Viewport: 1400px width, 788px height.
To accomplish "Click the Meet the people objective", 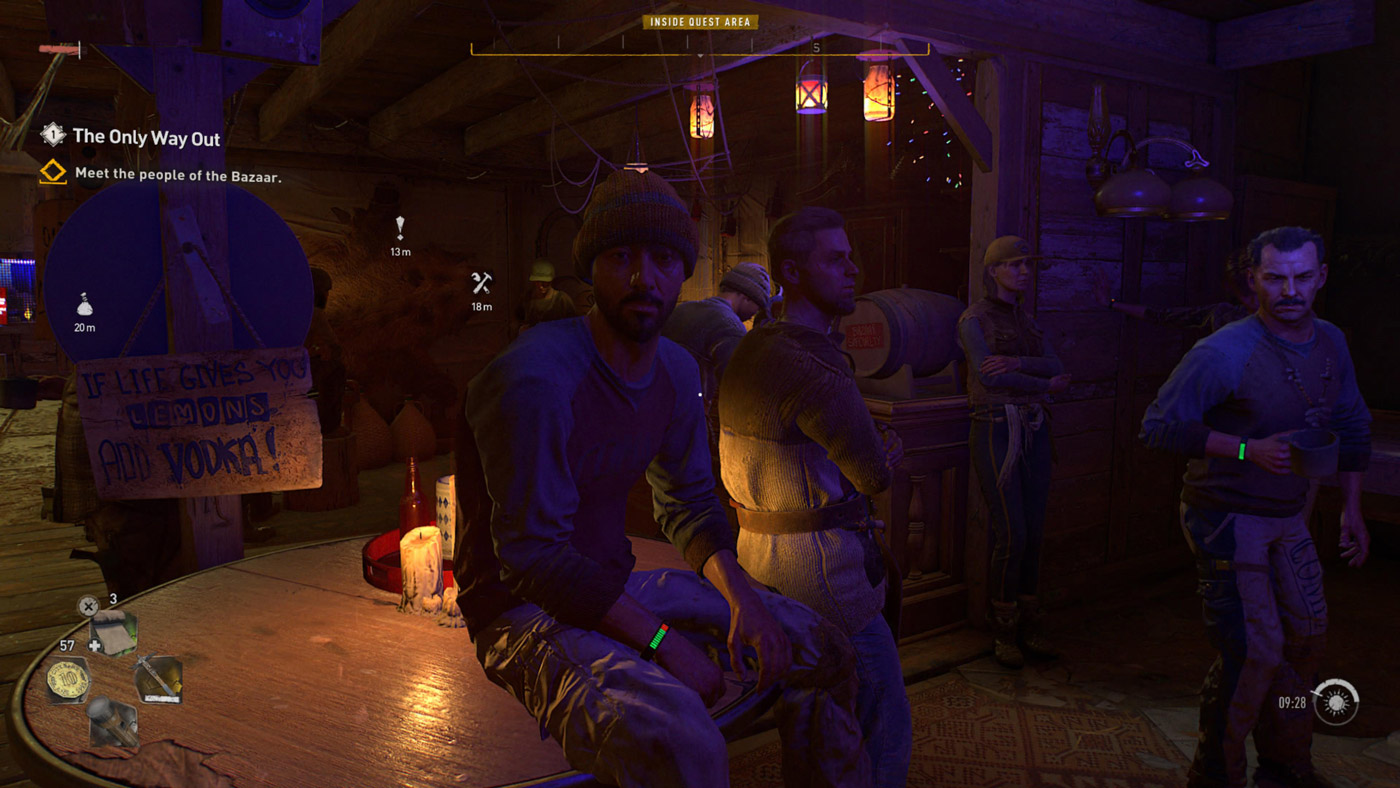I will pos(178,176).
